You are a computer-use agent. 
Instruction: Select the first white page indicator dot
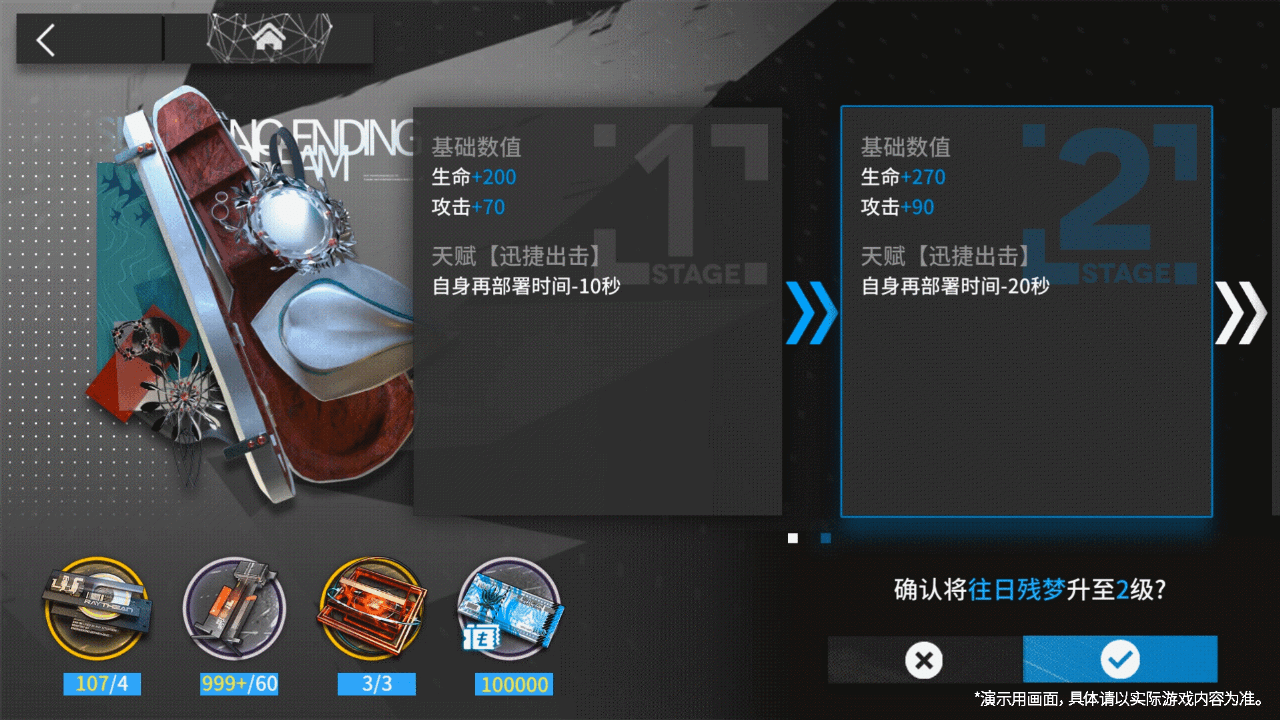[x=793, y=538]
